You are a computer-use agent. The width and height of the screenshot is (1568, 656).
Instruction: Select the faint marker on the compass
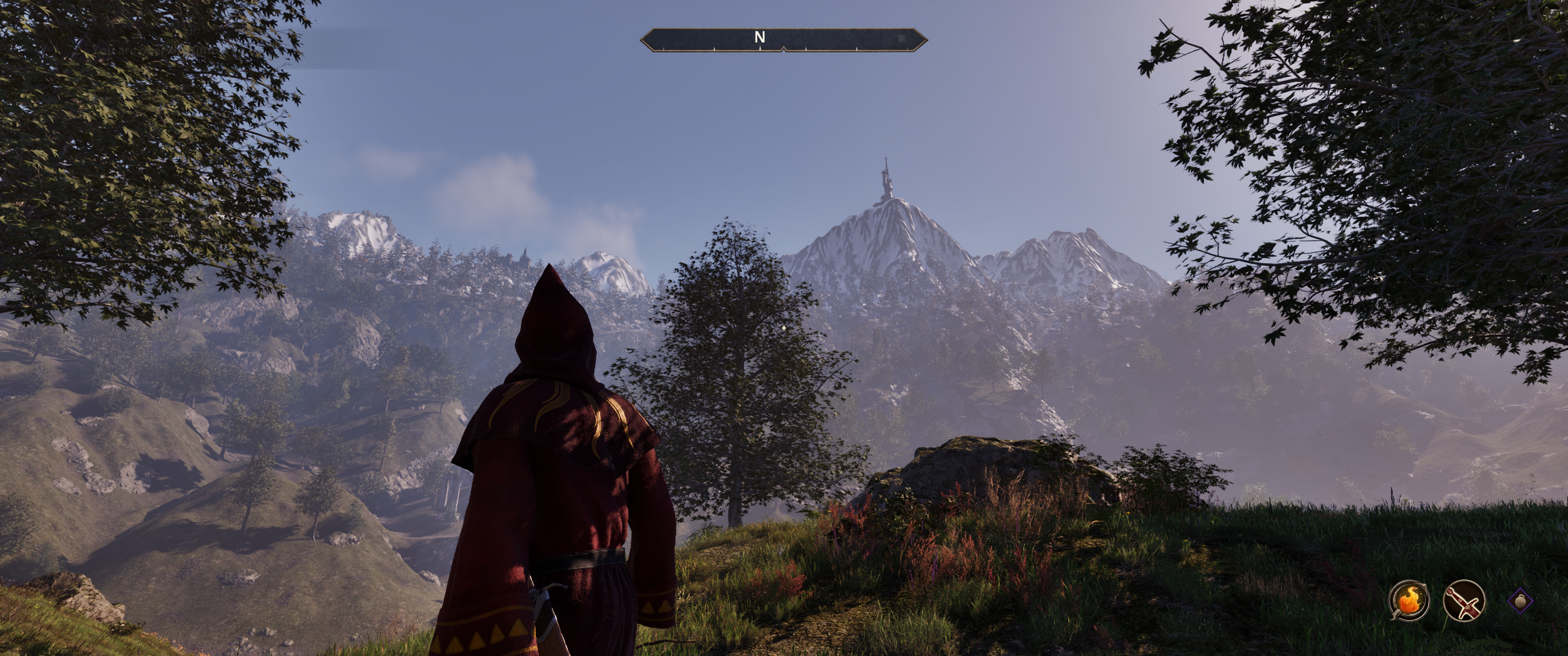pos(902,38)
